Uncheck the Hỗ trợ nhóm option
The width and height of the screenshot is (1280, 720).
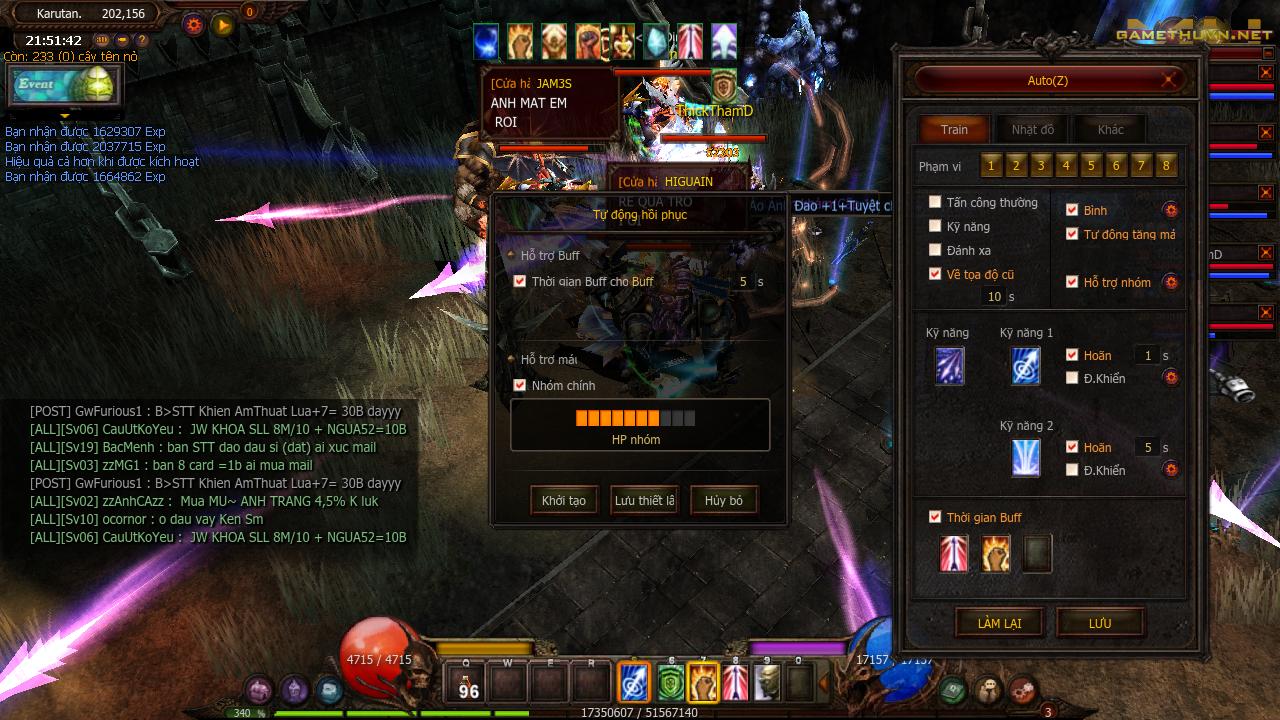click(x=1072, y=282)
